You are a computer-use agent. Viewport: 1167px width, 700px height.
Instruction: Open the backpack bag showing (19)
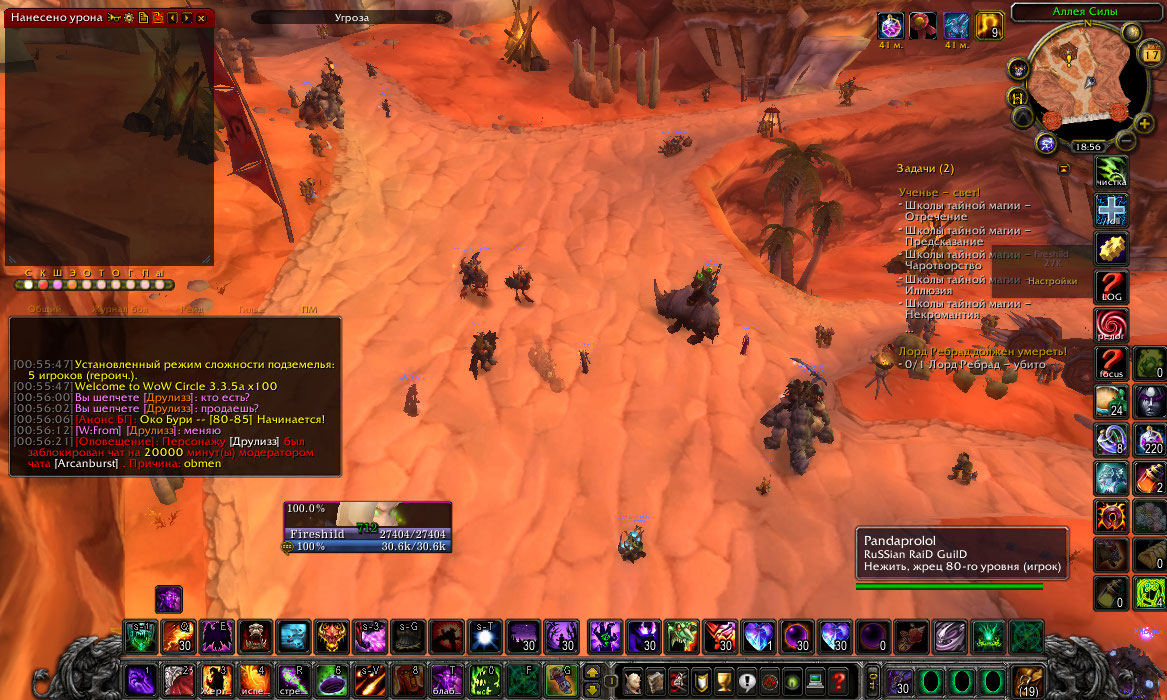pos(1027,680)
